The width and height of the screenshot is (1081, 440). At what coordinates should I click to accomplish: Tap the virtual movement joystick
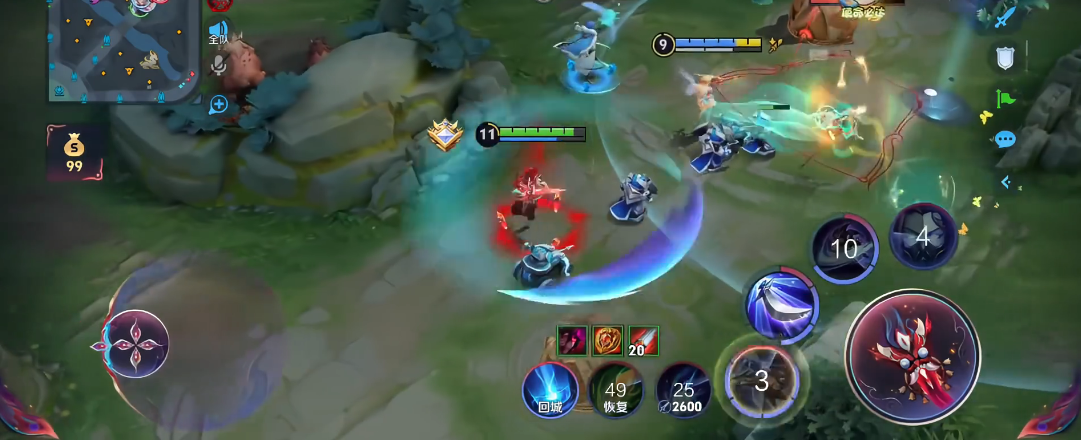tap(136, 344)
